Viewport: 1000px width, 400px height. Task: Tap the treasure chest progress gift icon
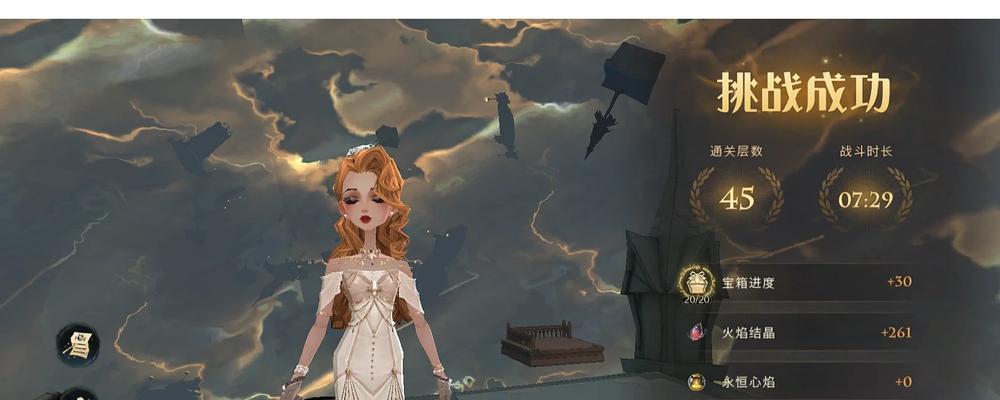pos(696,280)
